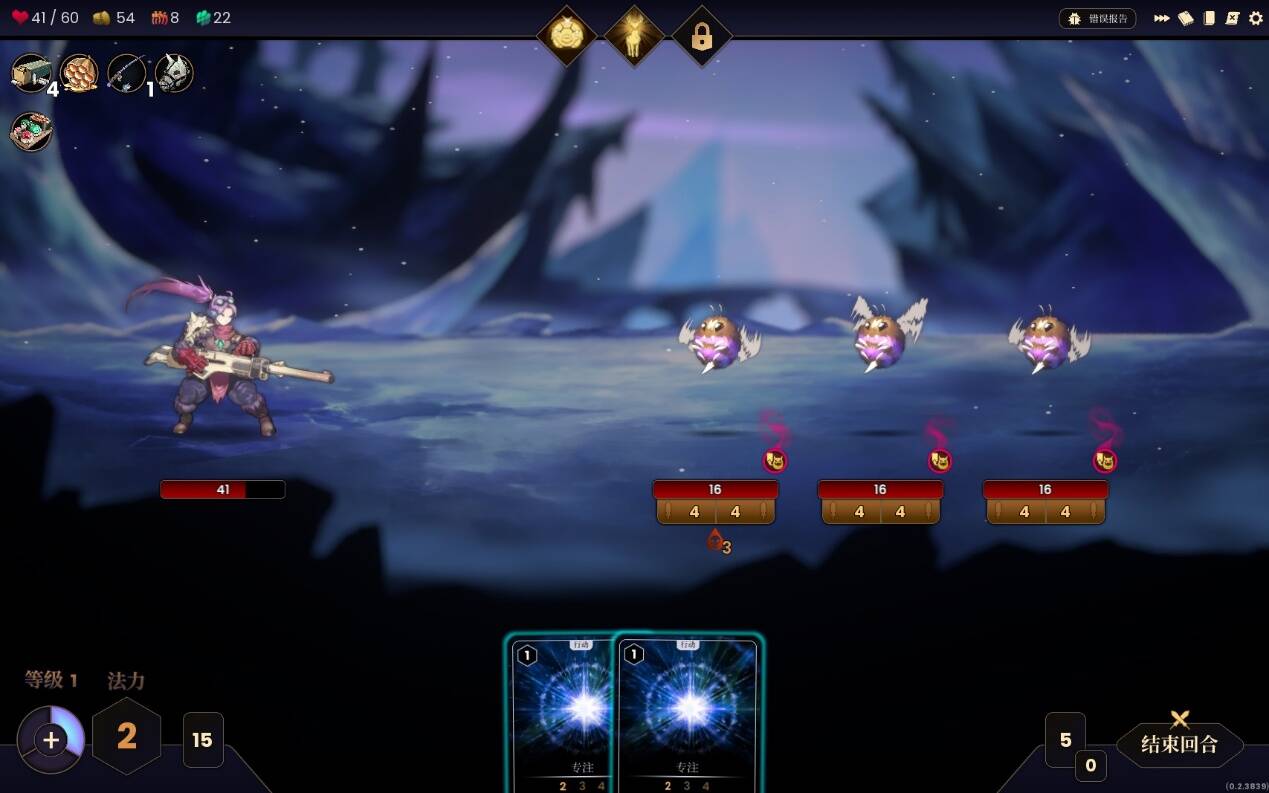Click the plus level-up button

pyautogui.click(x=51, y=740)
